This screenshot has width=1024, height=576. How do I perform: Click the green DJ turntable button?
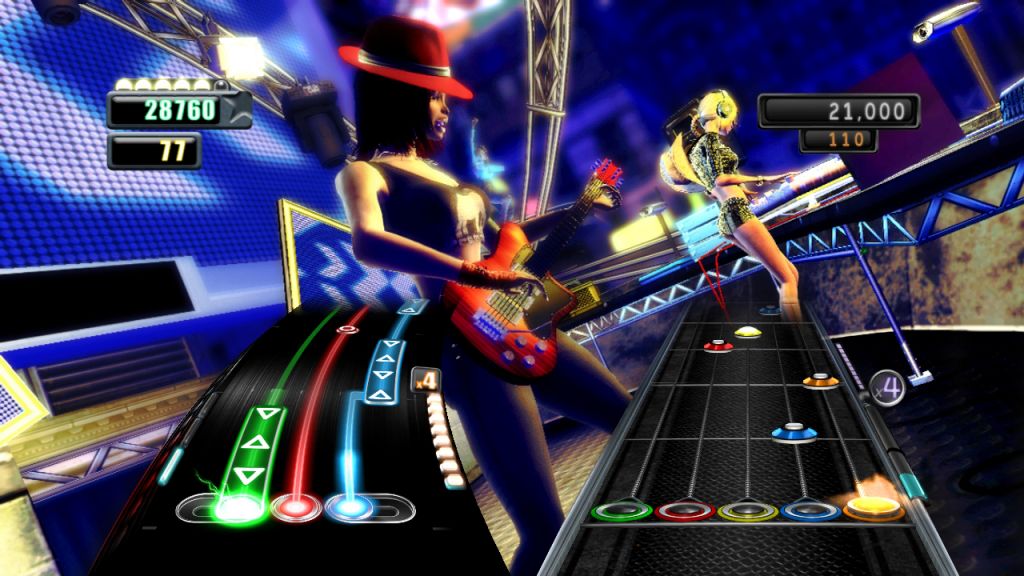pos(234,508)
